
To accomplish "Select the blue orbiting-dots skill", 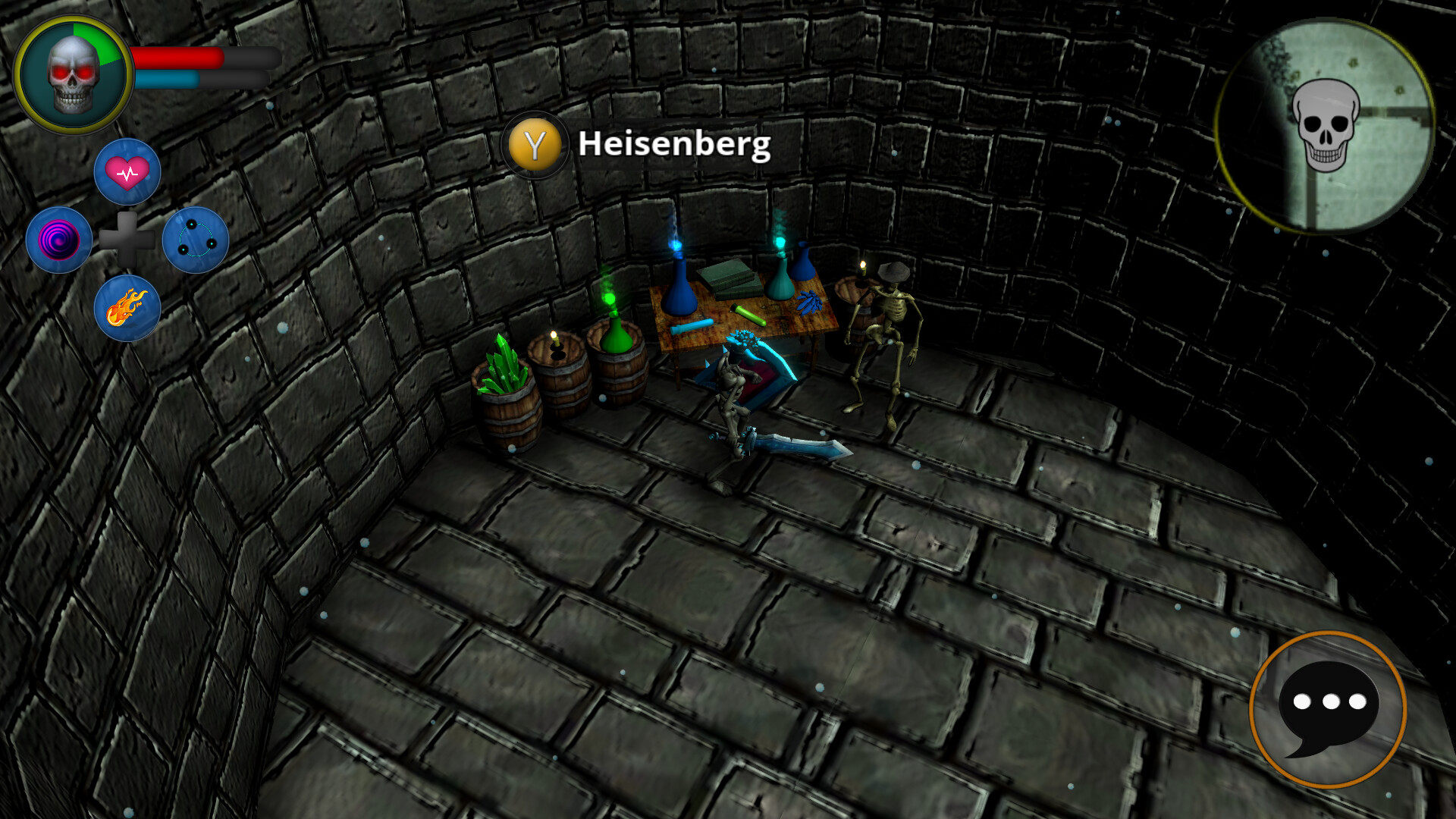I will coord(196,239).
